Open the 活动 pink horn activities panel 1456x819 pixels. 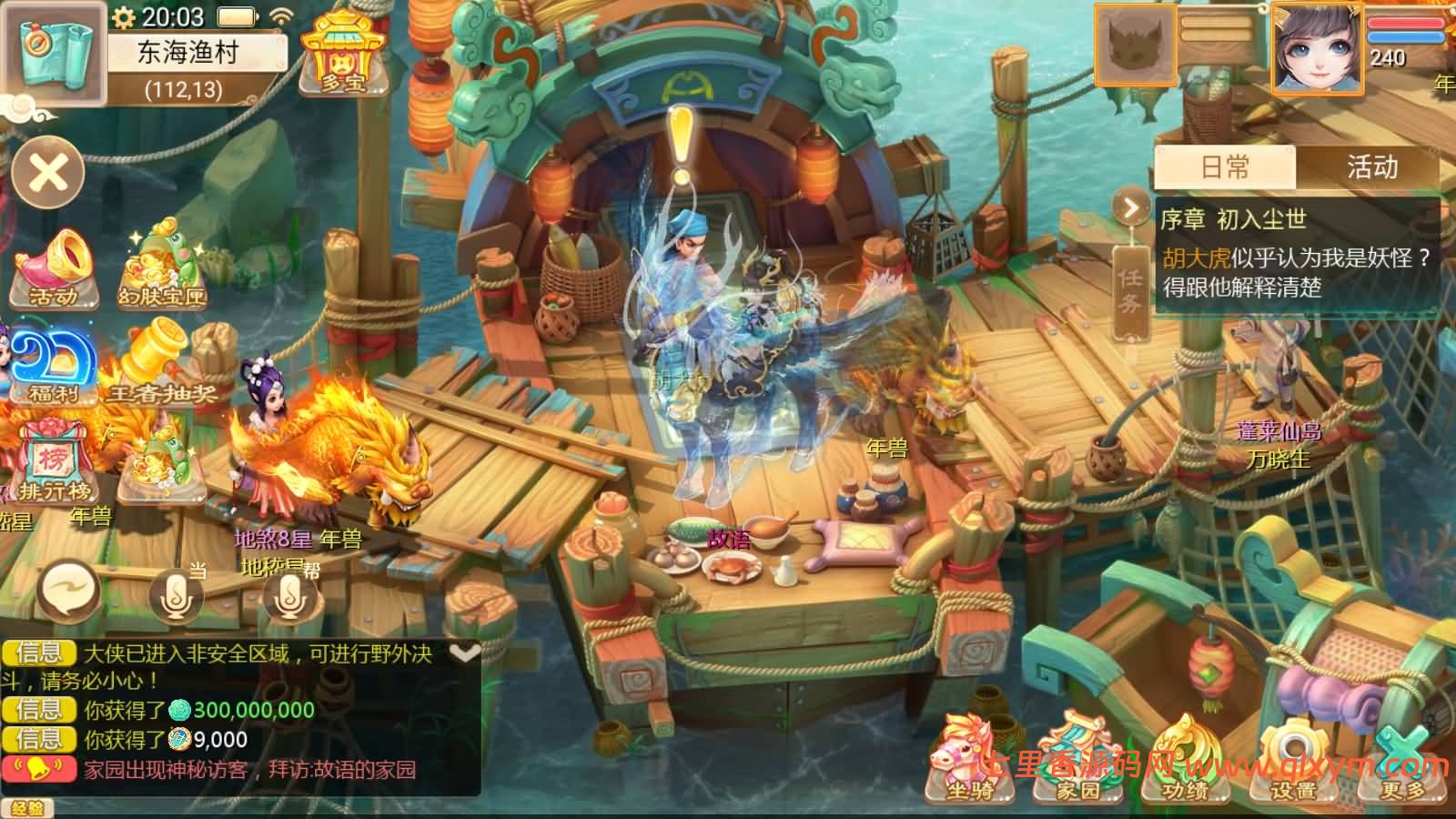[56, 268]
